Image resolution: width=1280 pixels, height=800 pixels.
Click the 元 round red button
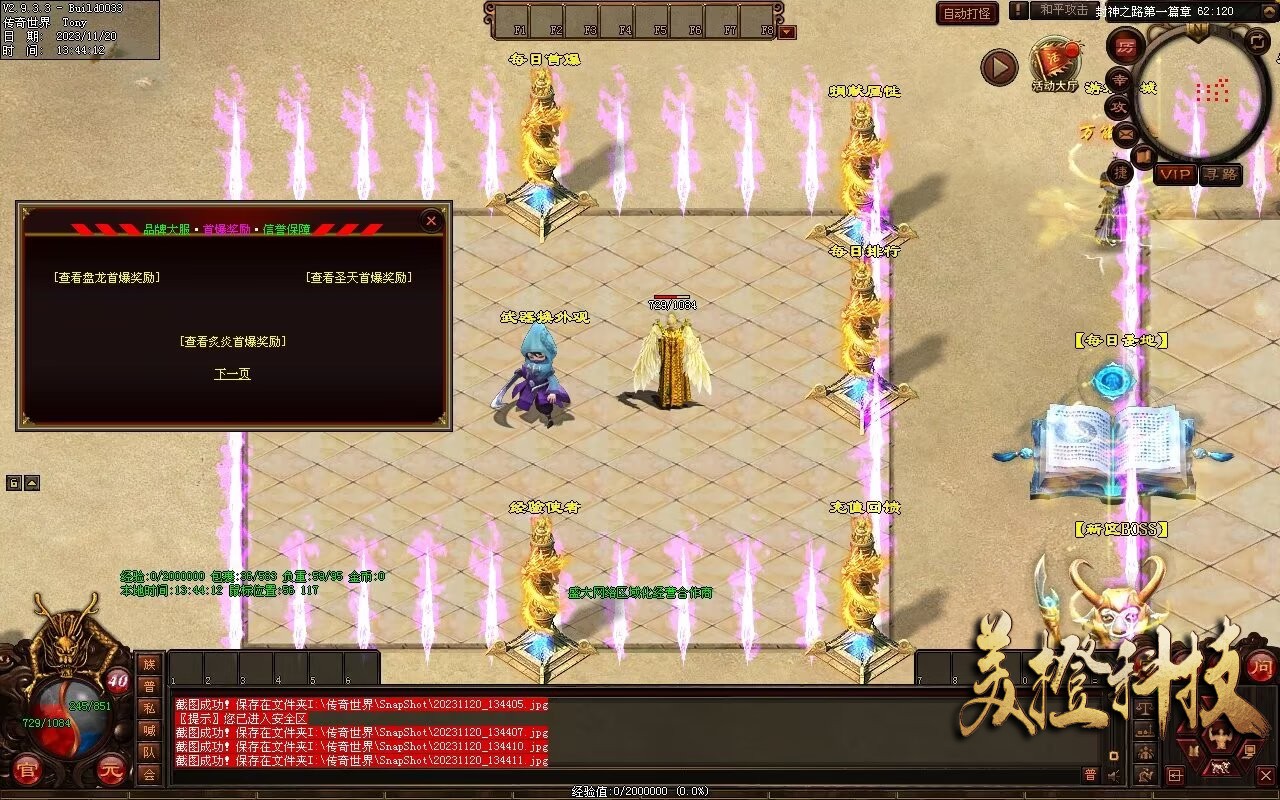110,771
